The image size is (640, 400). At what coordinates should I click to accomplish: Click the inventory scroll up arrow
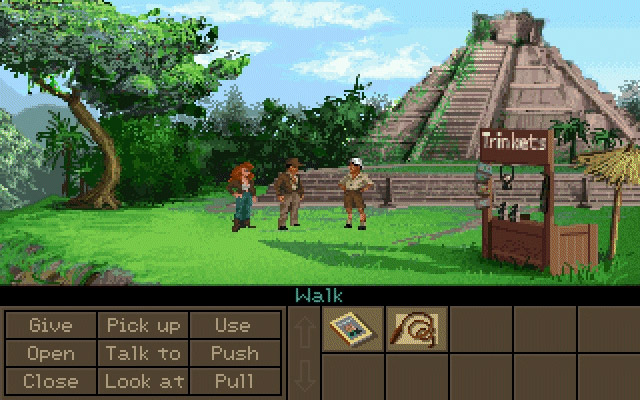[x=305, y=329]
